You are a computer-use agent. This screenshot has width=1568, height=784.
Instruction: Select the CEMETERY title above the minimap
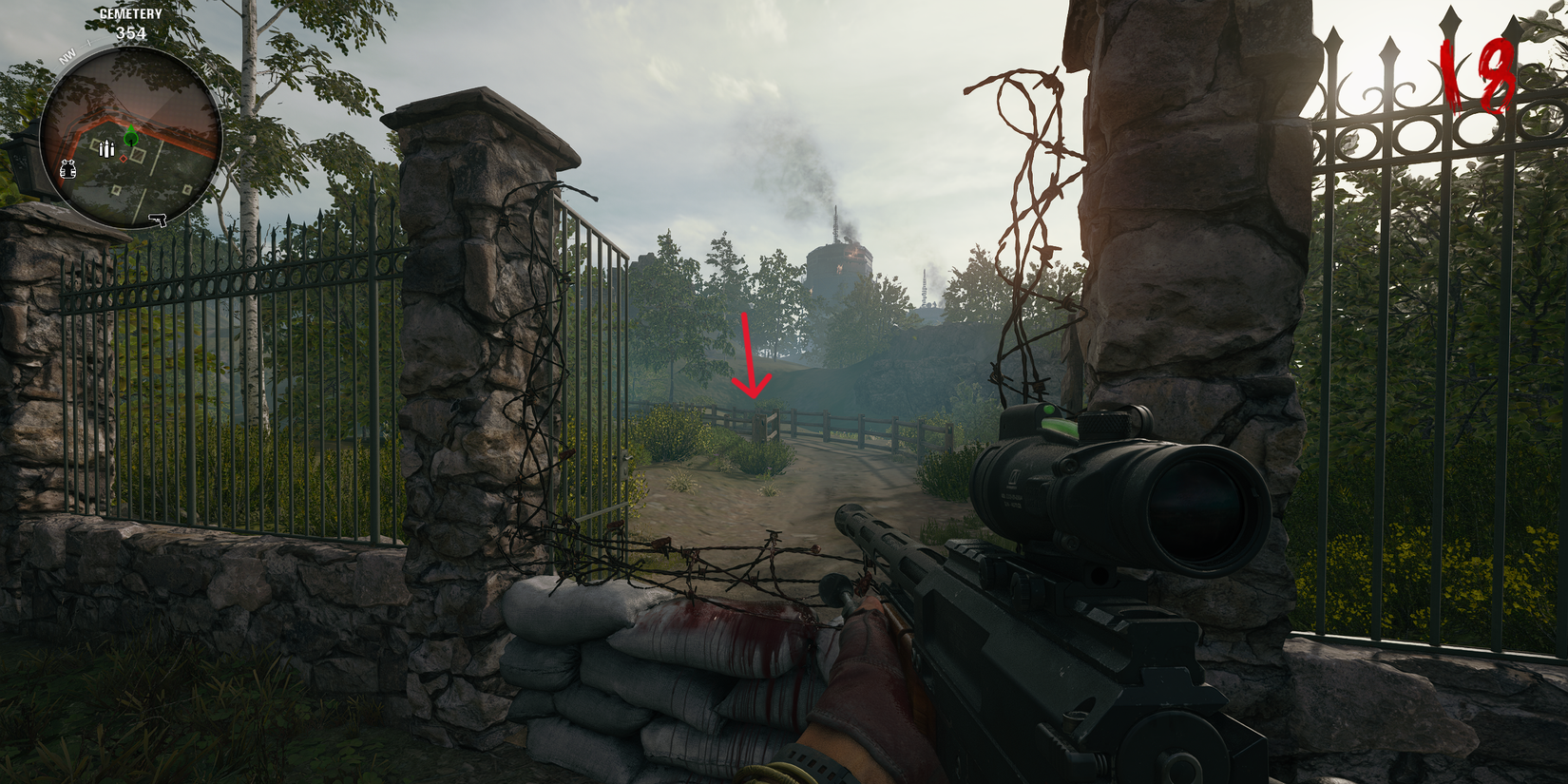[x=131, y=13]
